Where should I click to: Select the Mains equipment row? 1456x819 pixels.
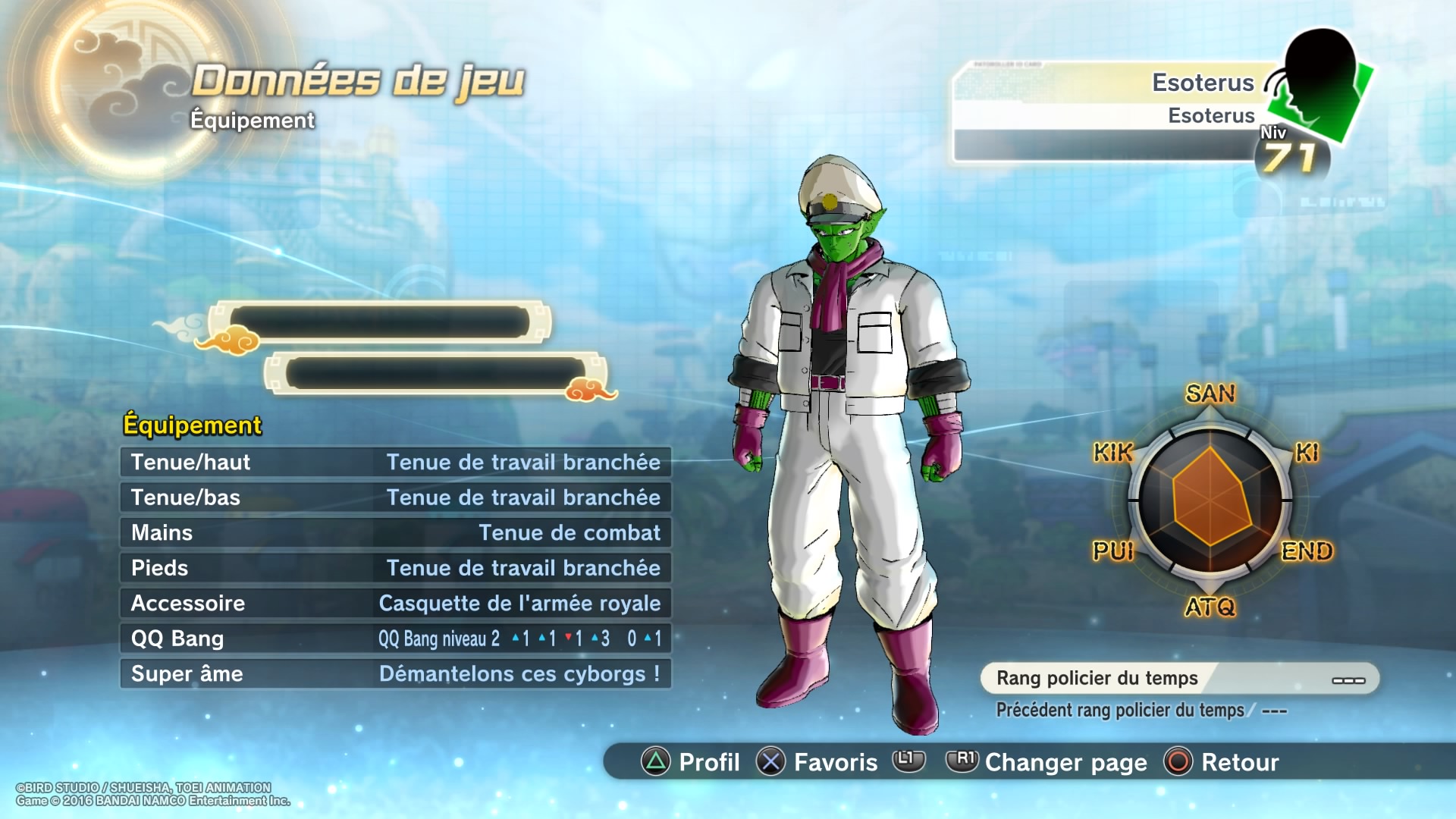(394, 532)
